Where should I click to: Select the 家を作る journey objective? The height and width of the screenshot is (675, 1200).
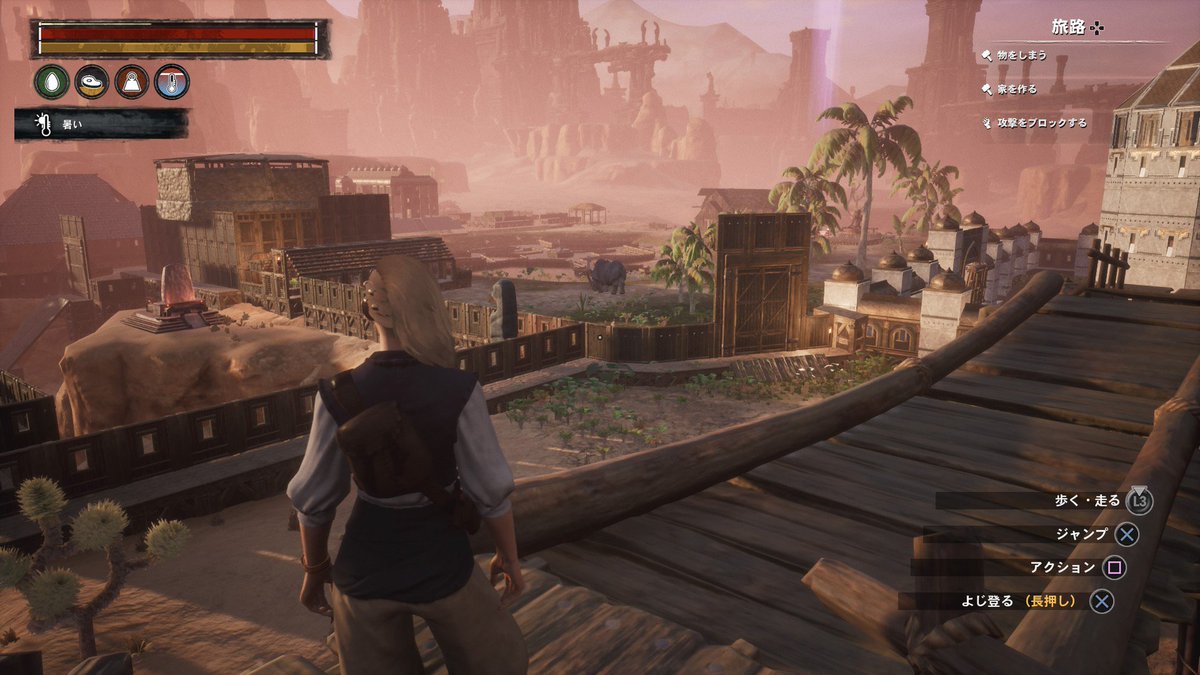[x=1016, y=89]
